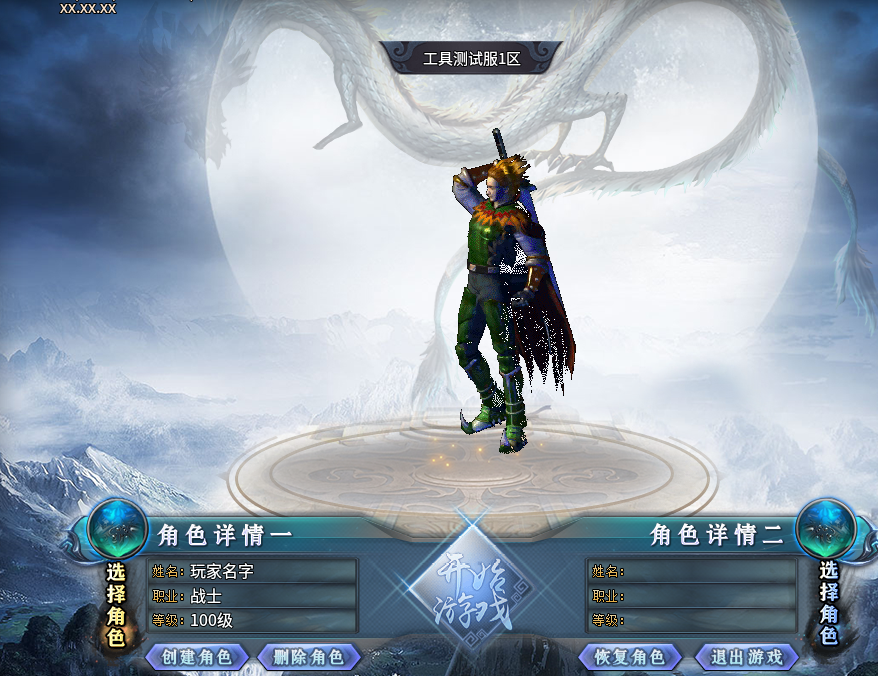Exit the game using 退出游戏
878x676 pixels.
pyautogui.click(x=747, y=657)
